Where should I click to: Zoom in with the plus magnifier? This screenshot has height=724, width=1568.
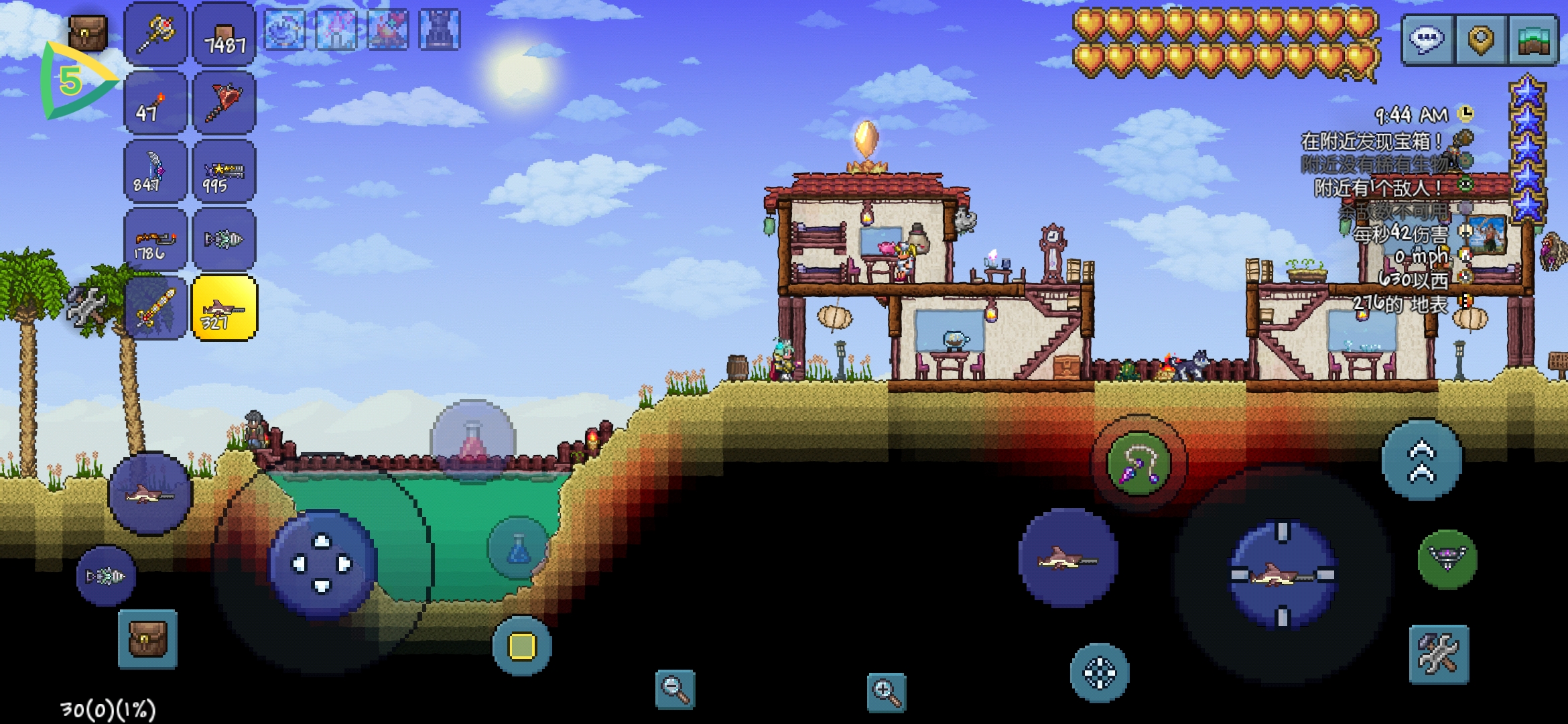coord(886,692)
